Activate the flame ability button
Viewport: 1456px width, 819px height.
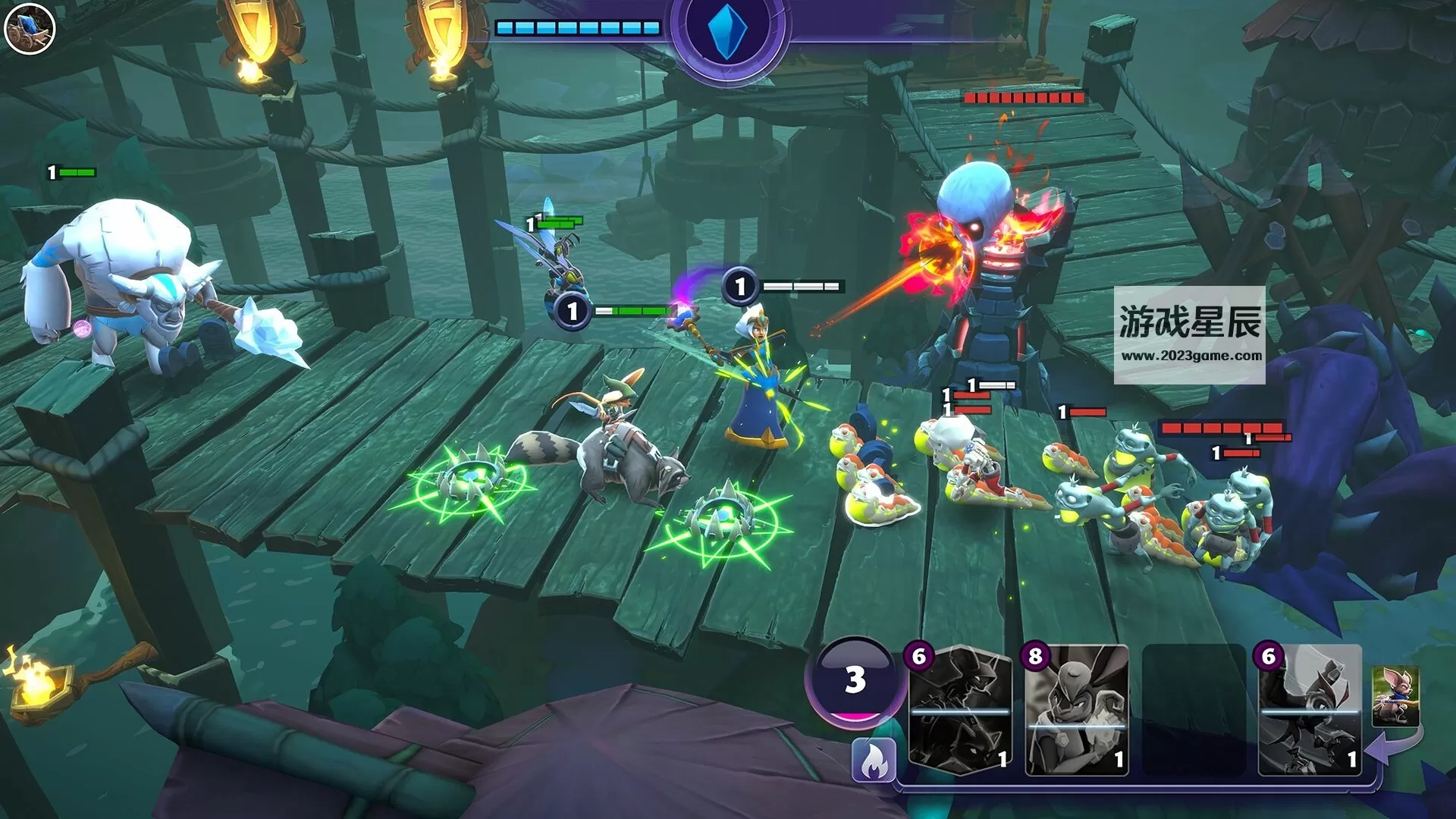point(873,760)
